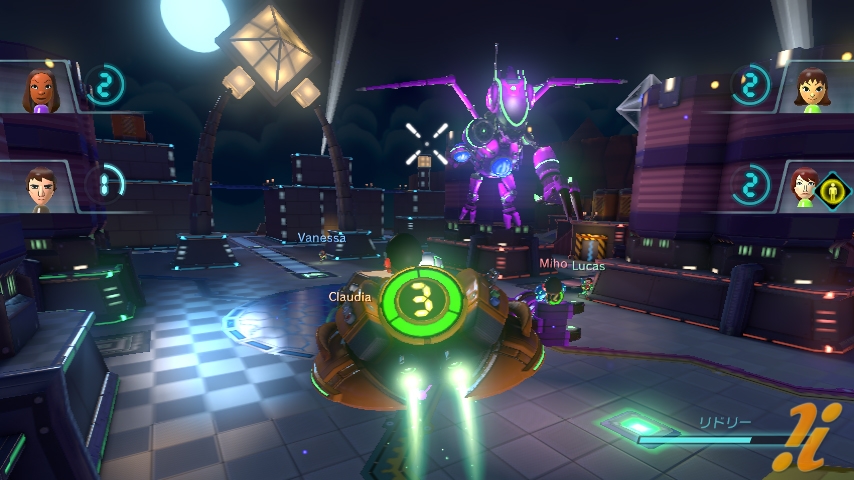Choose the brown-haired female Mii in green
Screen dimensions: 854x480
click(808, 89)
